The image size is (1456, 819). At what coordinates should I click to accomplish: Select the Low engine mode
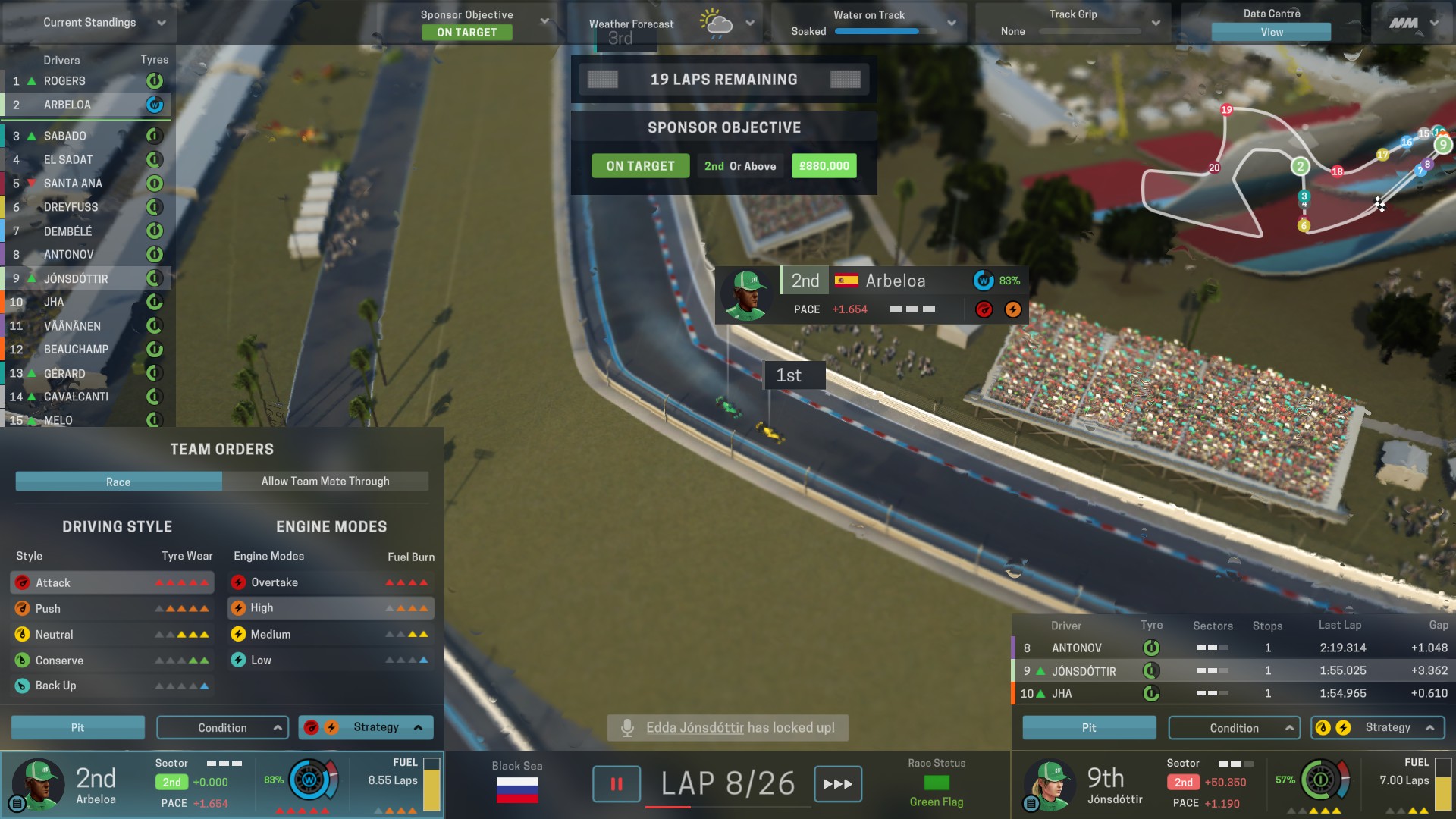(261, 661)
